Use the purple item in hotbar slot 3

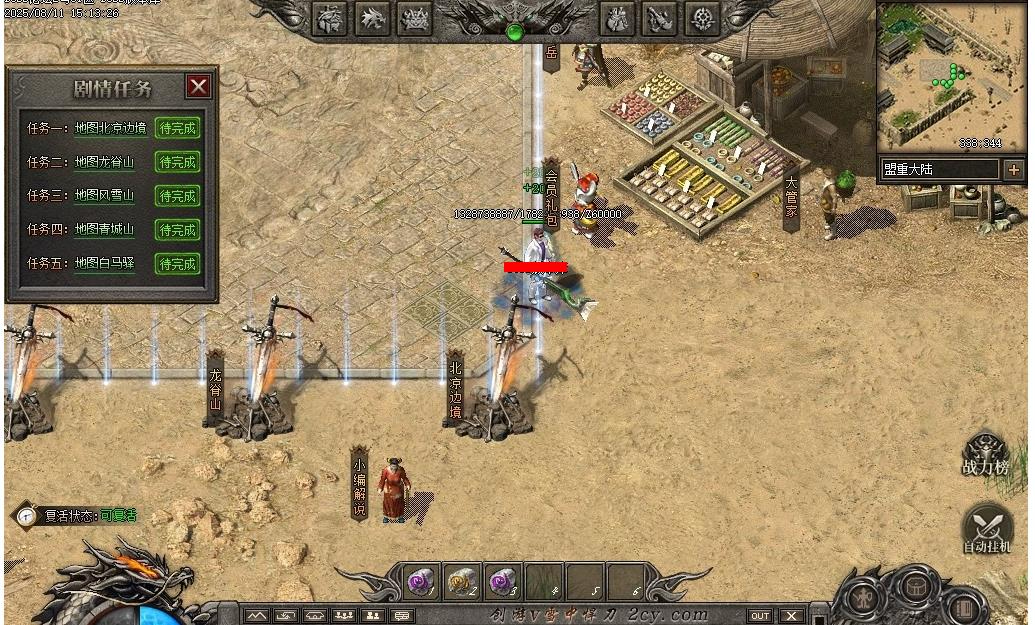(502, 581)
